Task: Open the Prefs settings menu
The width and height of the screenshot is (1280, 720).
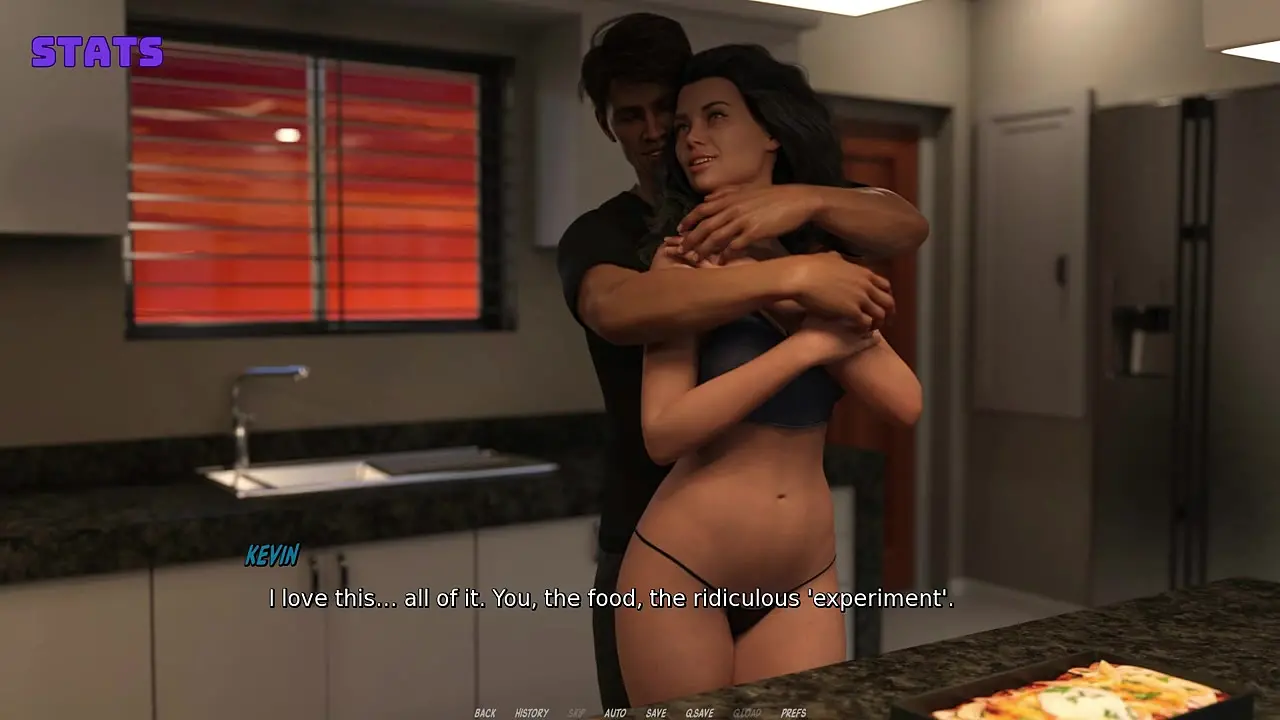Action: point(793,713)
